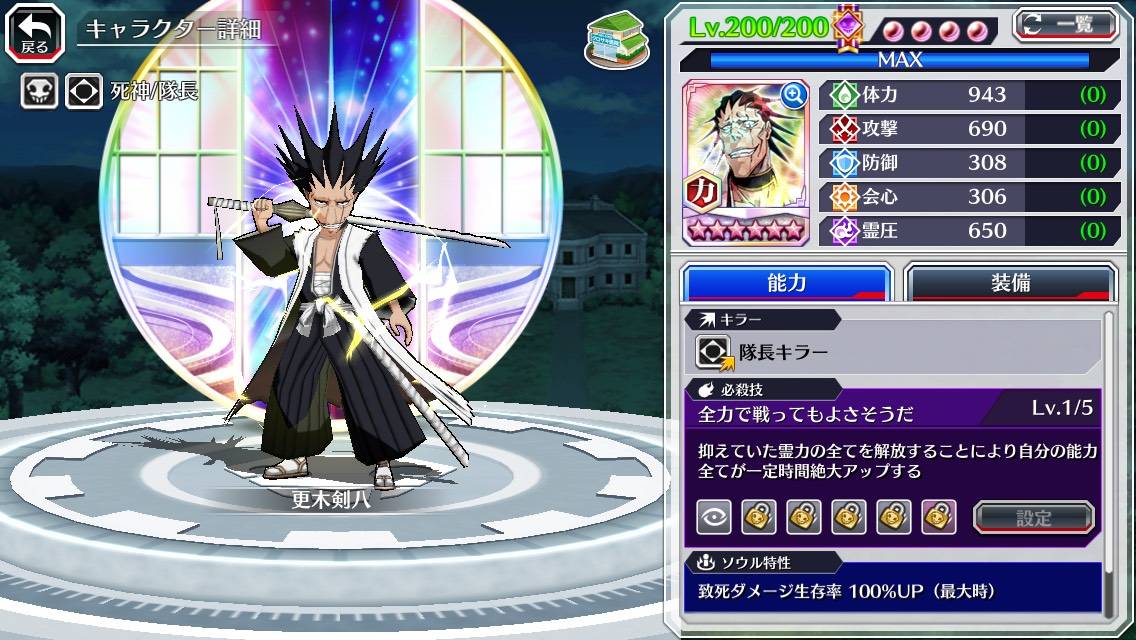Tap the 設定 button

[1034, 517]
